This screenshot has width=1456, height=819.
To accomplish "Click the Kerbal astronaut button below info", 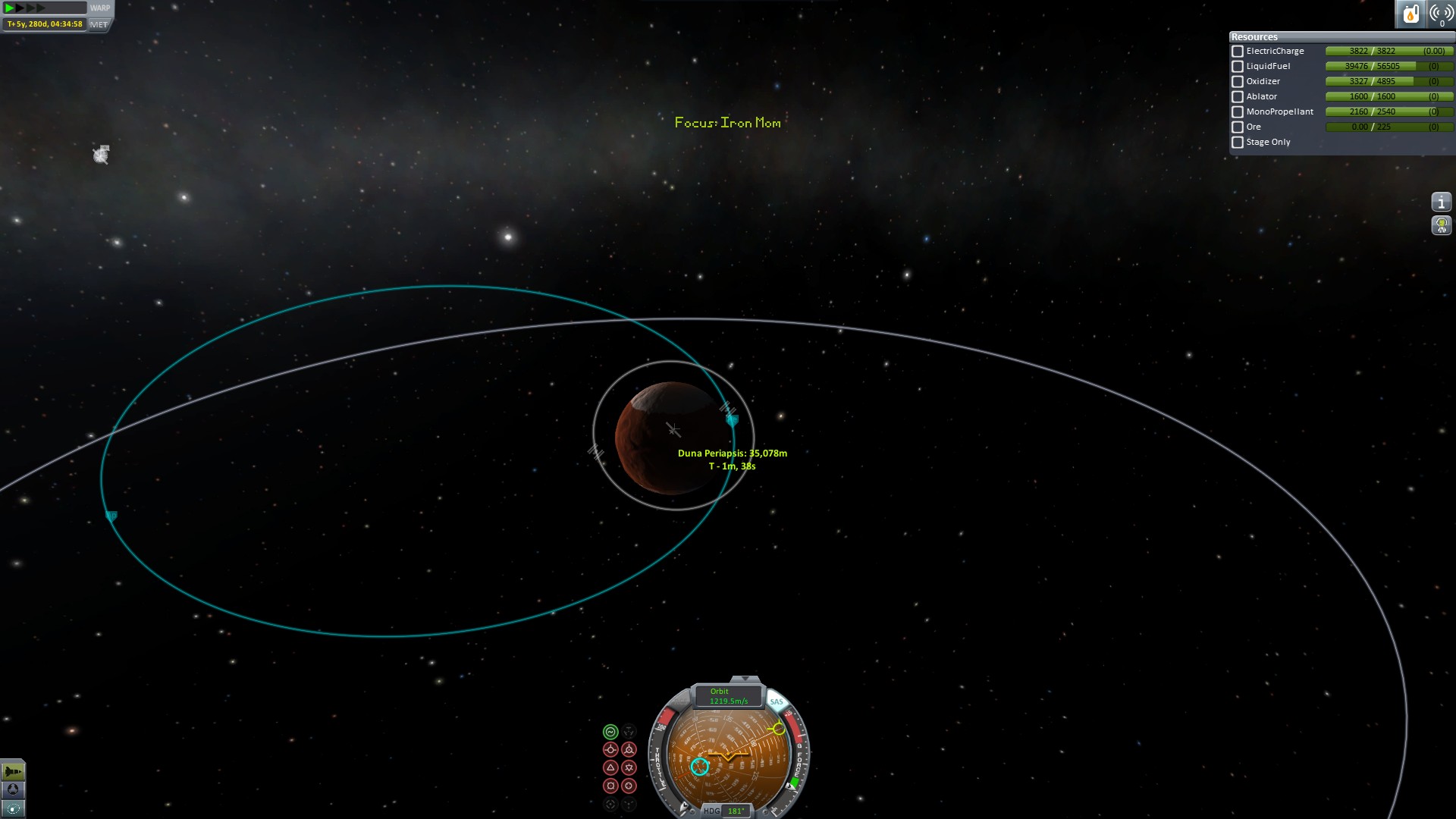I will [1441, 225].
